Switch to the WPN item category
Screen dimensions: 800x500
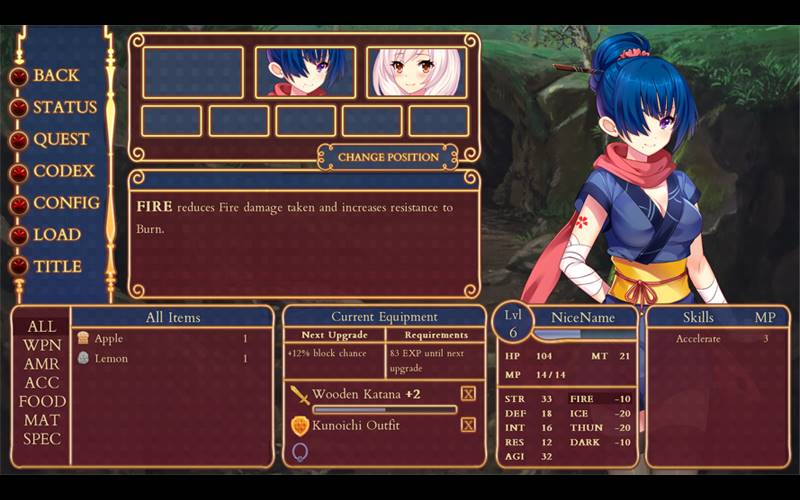[42, 346]
